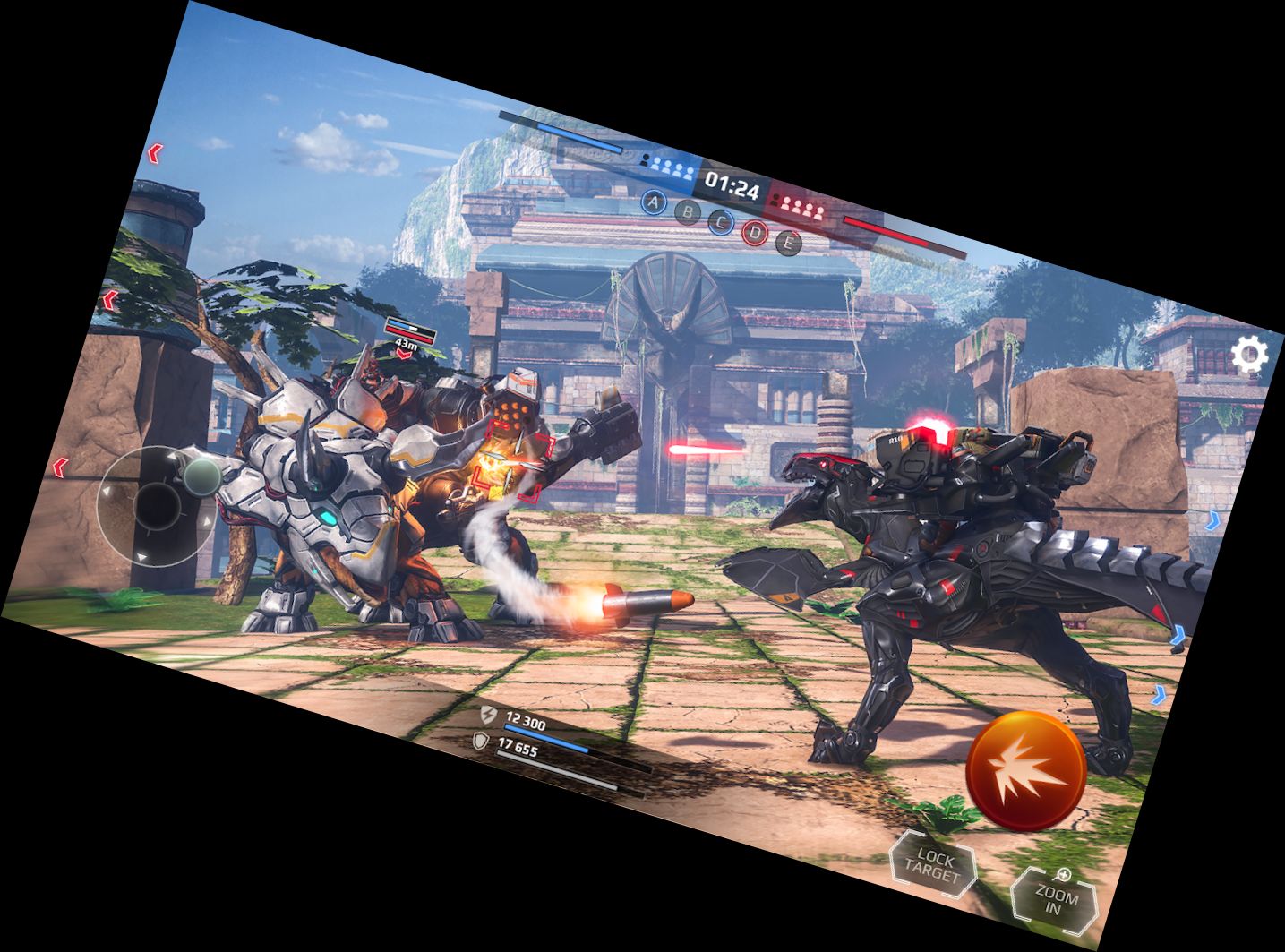Select capture point D indicator

tap(755, 232)
